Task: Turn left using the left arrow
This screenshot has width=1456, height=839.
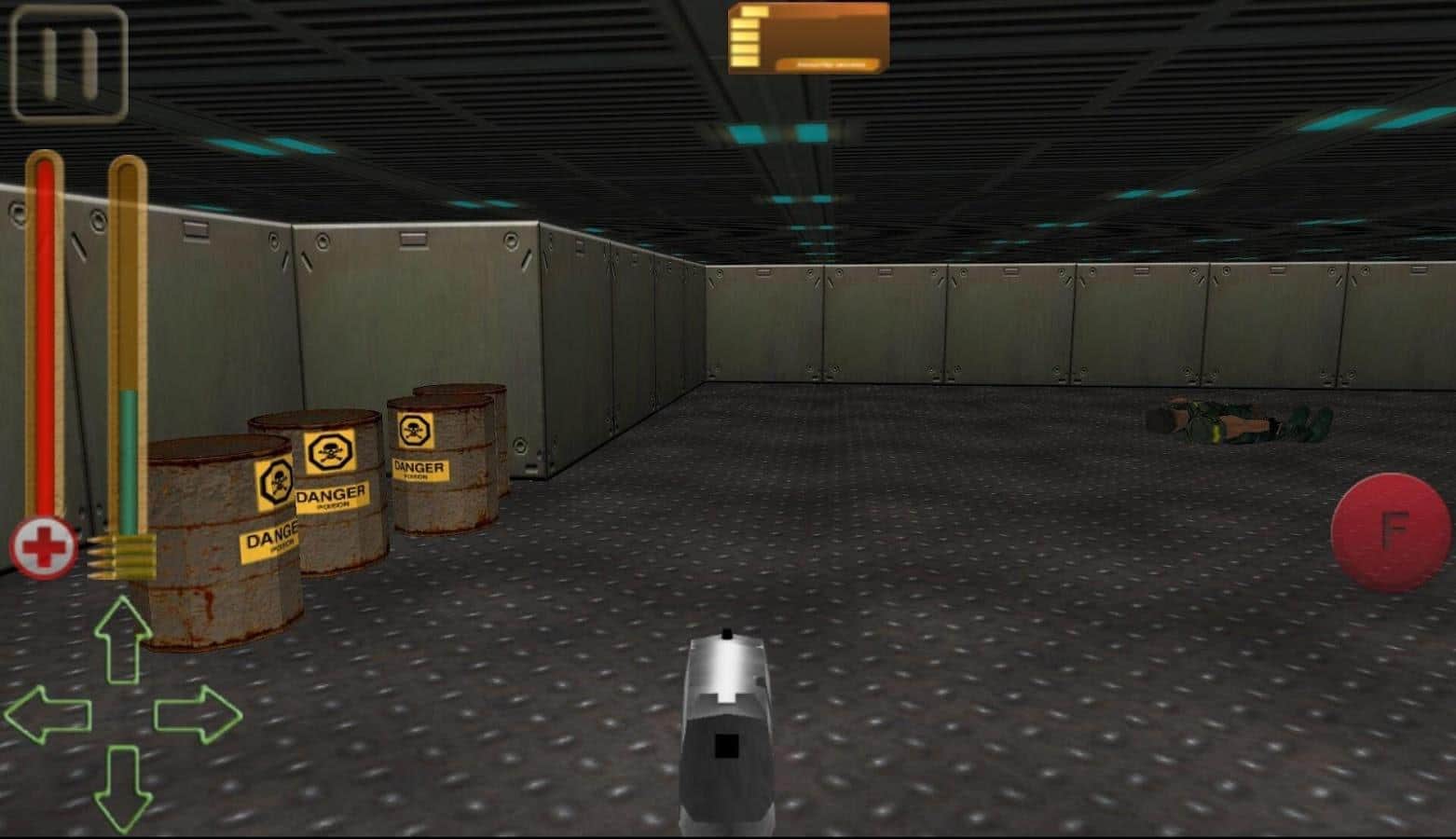Action: pos(48,715)
